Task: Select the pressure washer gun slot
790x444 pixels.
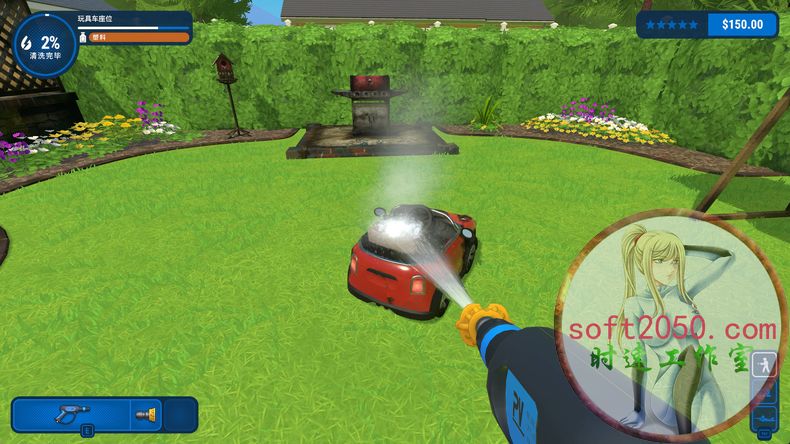Action: click(72, 413)
